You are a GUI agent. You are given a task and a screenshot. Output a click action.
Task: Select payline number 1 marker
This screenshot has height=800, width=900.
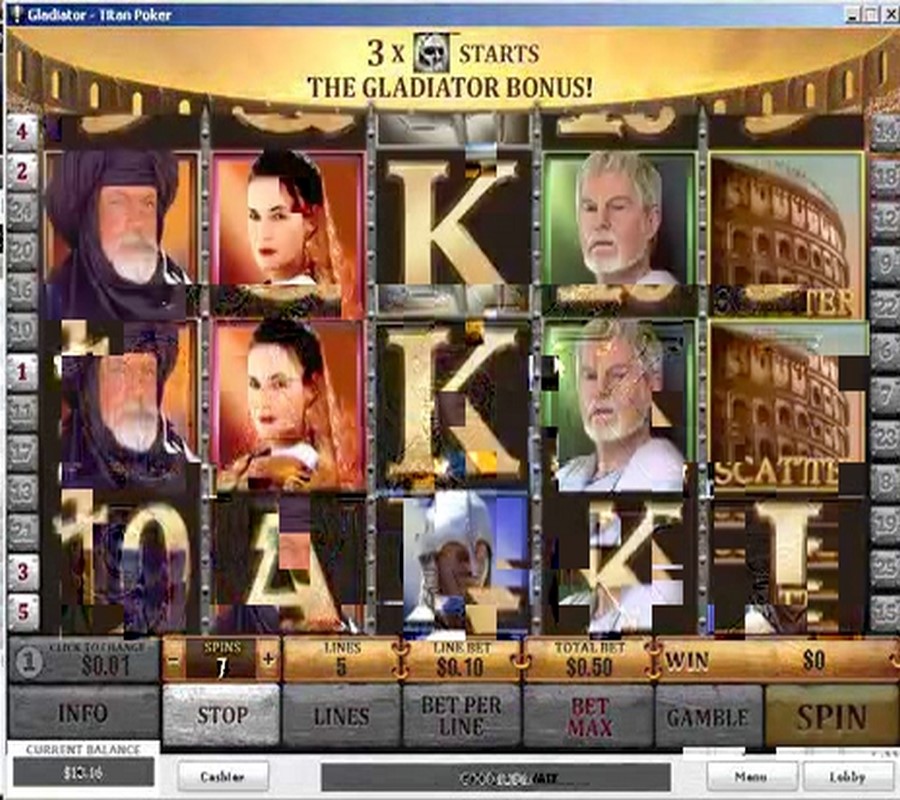tap(22, 371)
